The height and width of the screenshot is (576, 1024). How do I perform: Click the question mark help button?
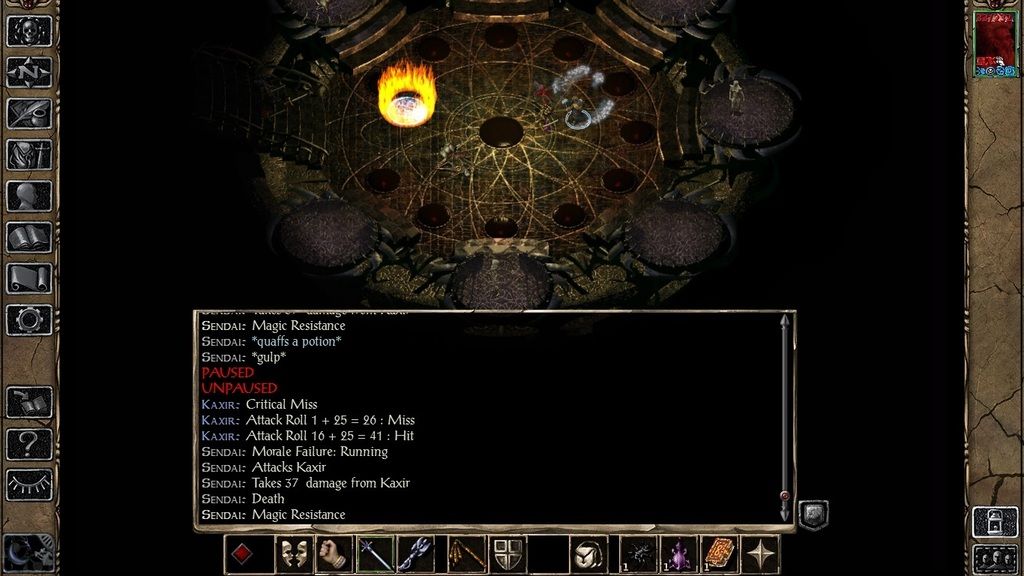[x=29, y=443]
